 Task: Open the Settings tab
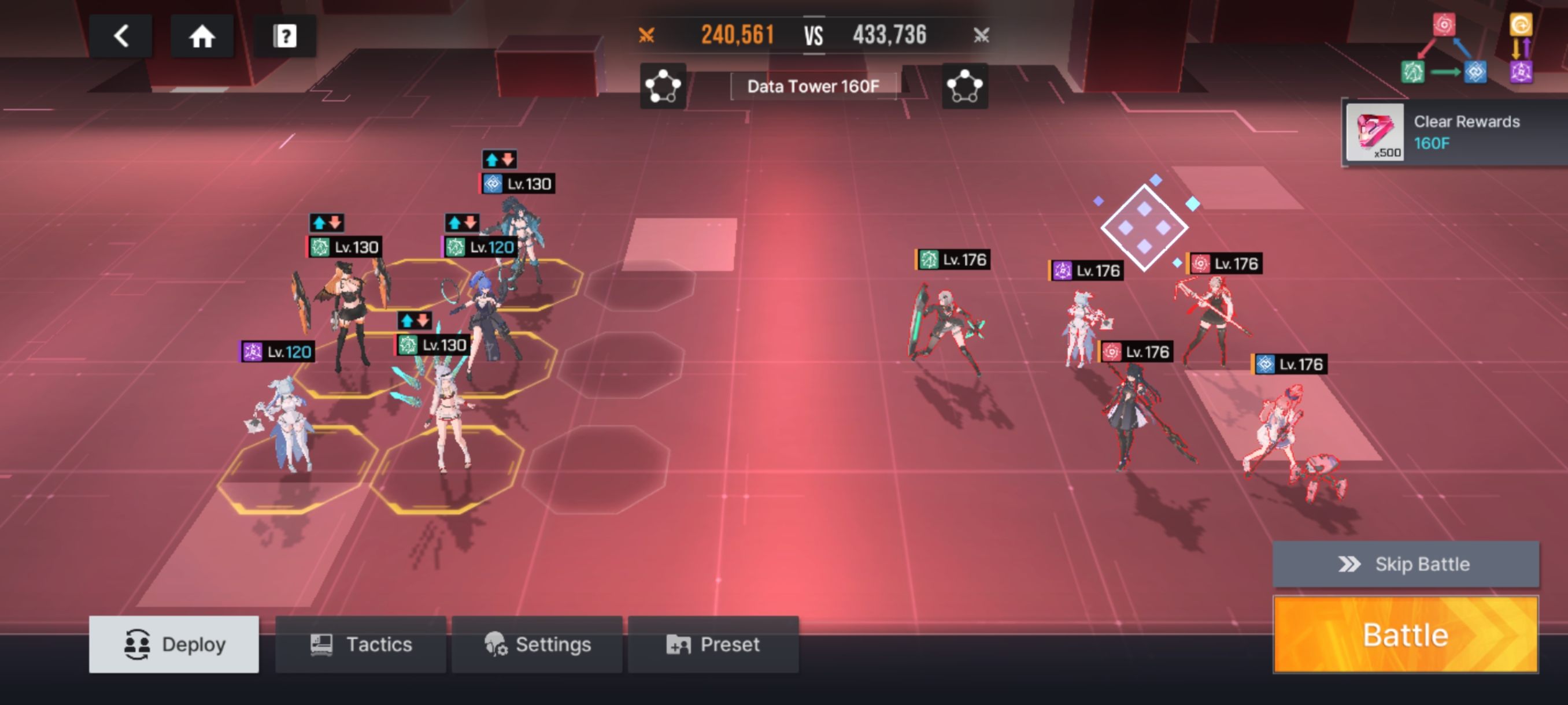coord(537,644)
